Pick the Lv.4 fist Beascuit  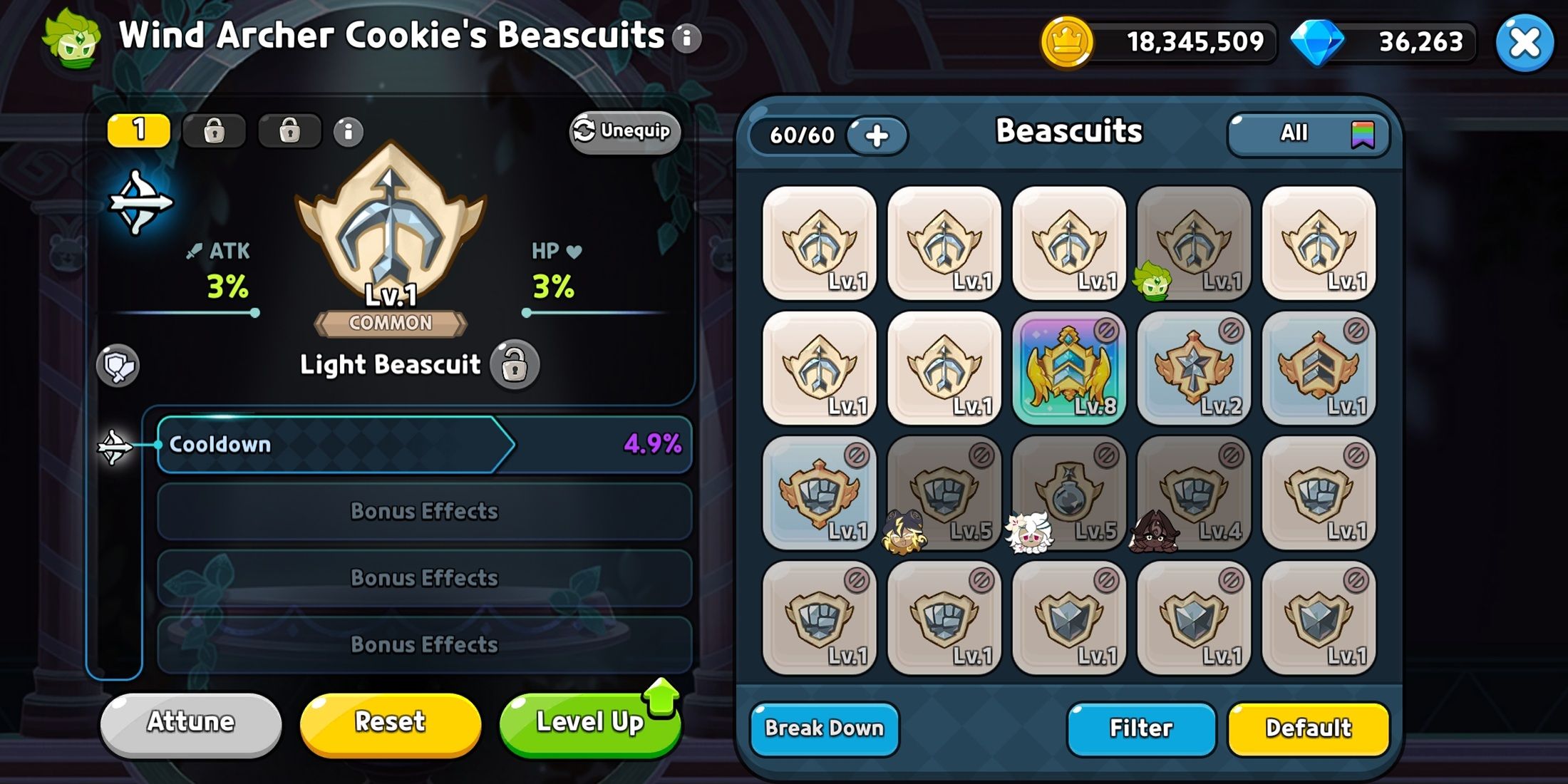click(x=1194, y=493)
